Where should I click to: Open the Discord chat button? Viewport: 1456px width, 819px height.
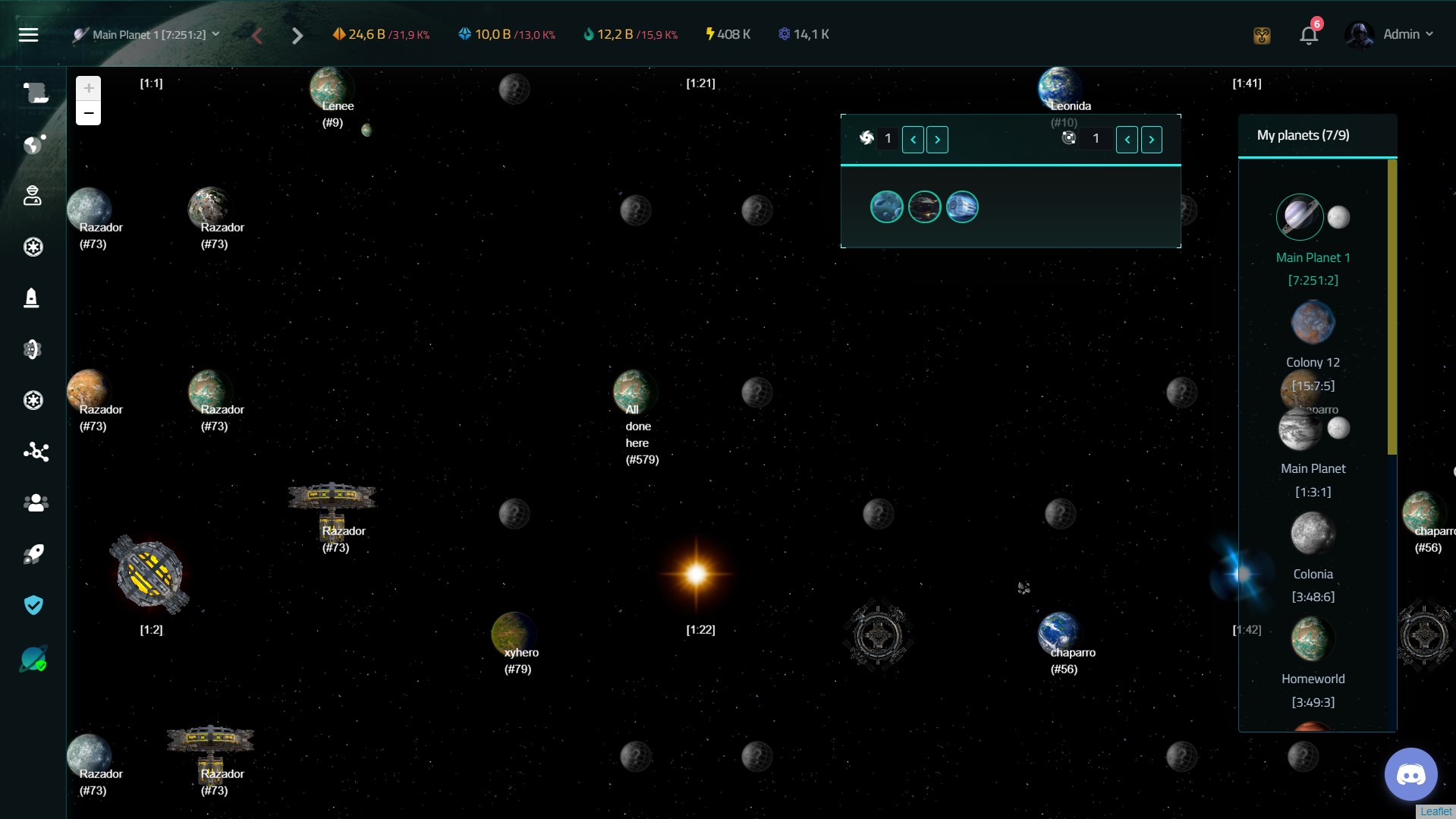[x=1410, y=775]
